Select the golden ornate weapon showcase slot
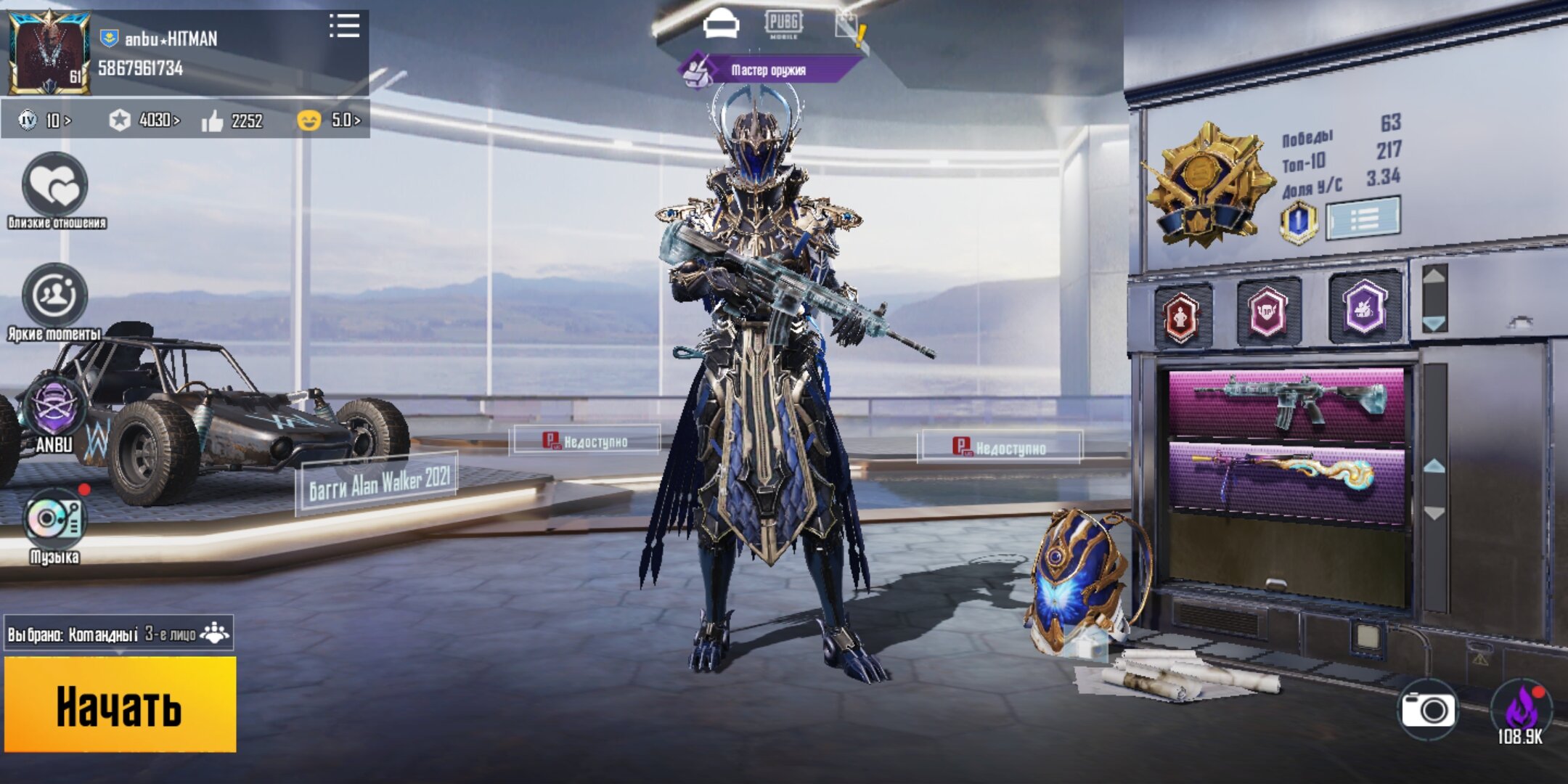Viewport: 1568px width, 784px height. pyautogui.click(x=1286, y=480)
